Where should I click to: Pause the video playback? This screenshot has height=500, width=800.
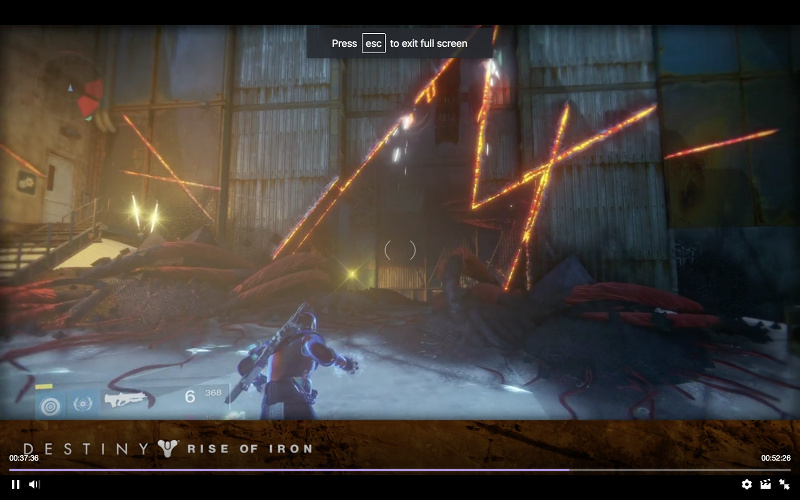[x=16, y=484]
